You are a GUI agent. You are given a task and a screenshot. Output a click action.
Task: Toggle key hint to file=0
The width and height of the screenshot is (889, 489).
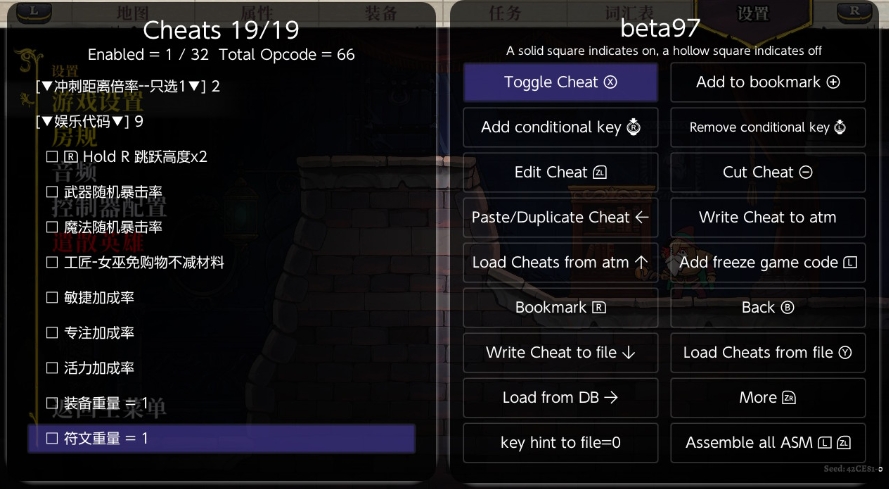pos(560,442)
